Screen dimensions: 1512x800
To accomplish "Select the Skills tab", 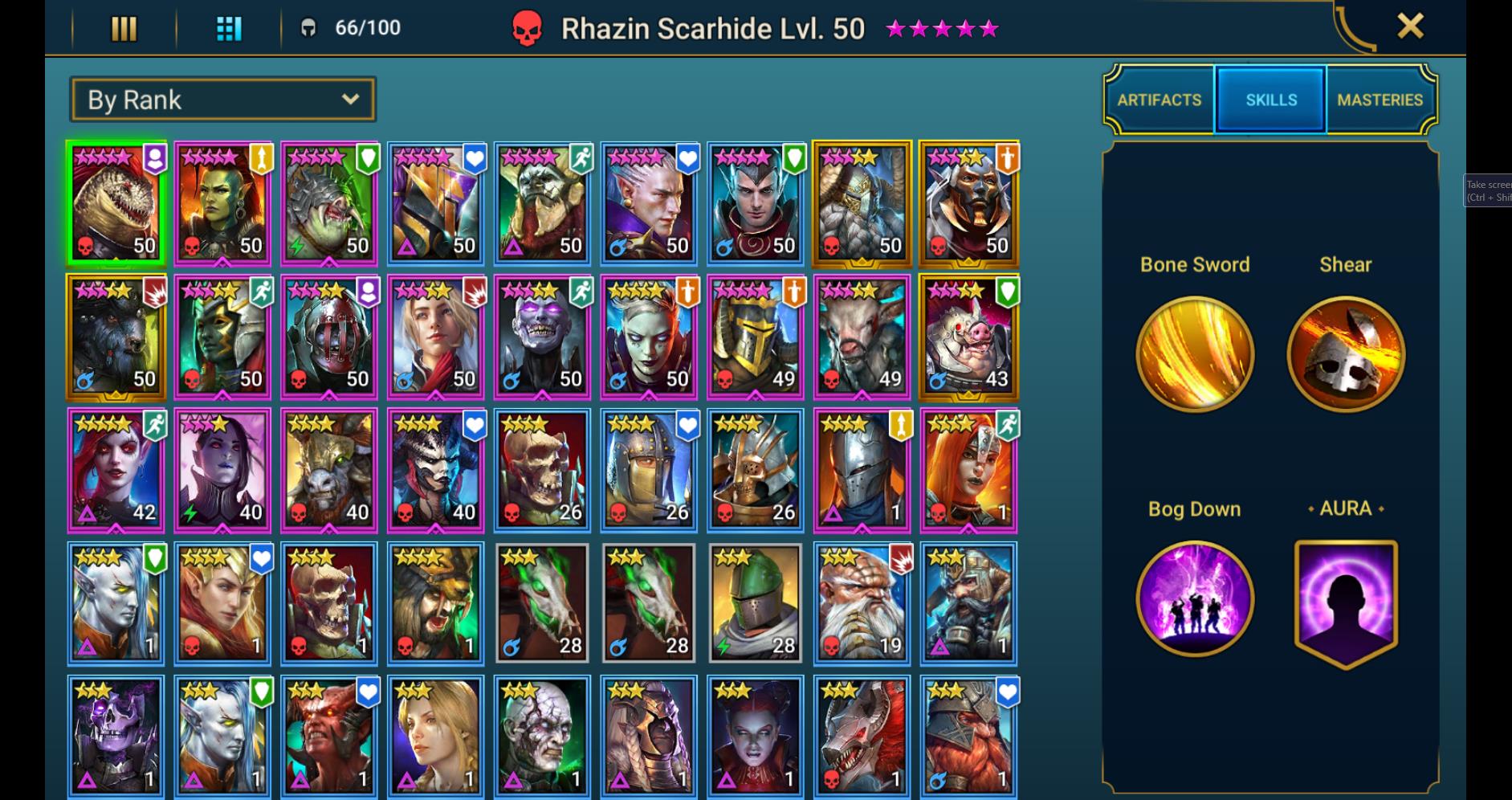I will (1270, 100).
